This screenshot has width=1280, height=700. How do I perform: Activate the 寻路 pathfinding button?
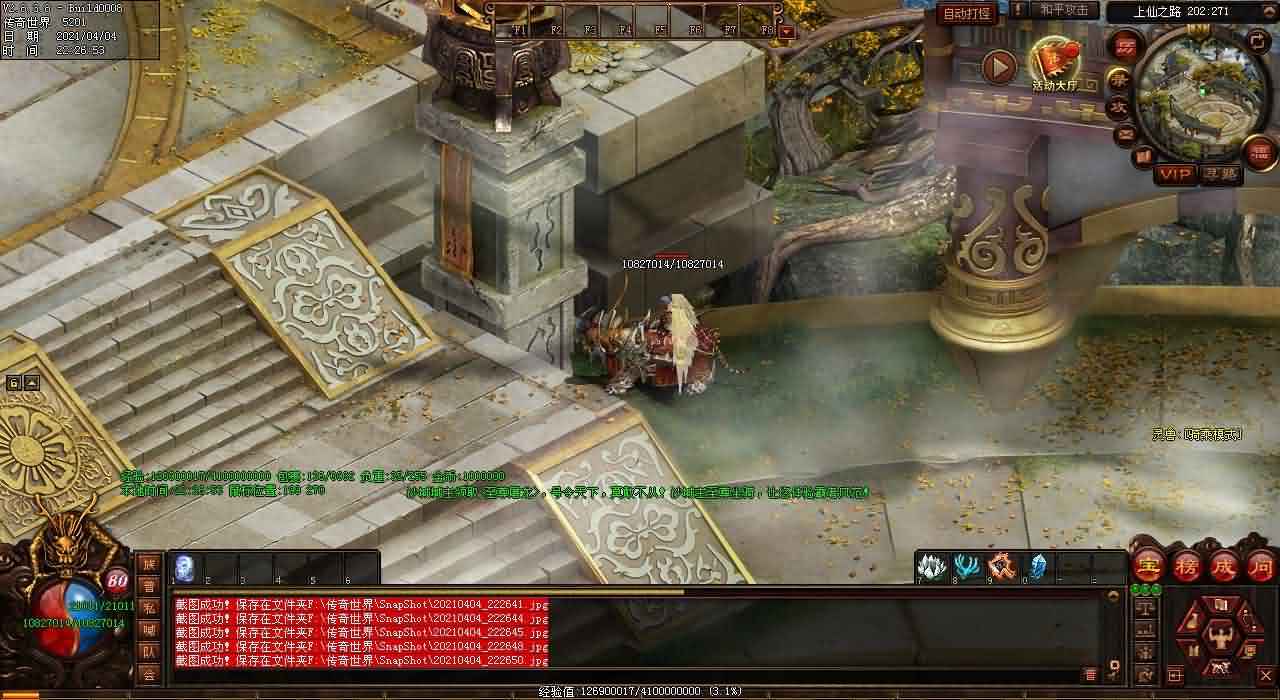[1221, 175]
